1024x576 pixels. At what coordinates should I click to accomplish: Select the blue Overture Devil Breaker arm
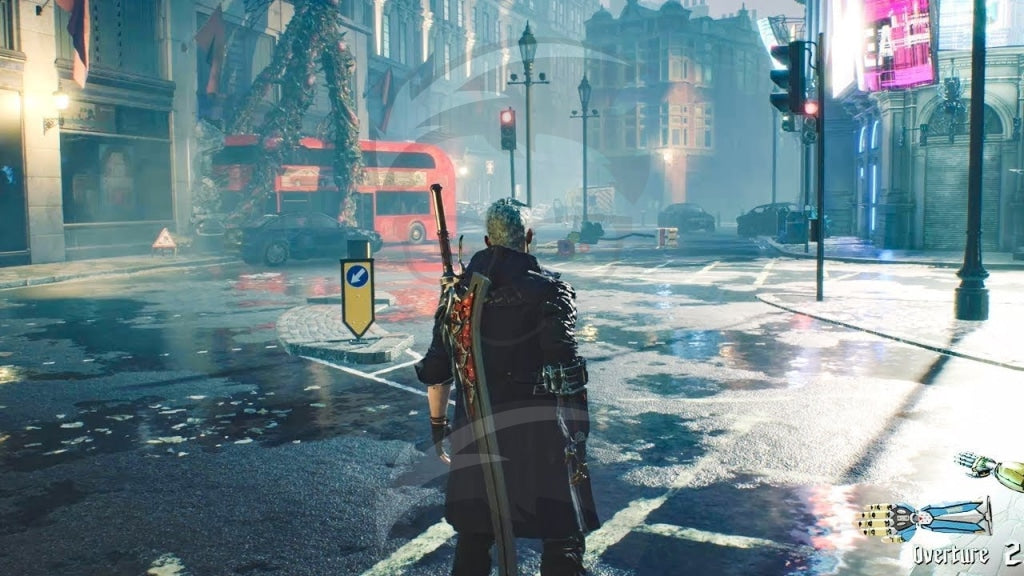pos(923,519)
